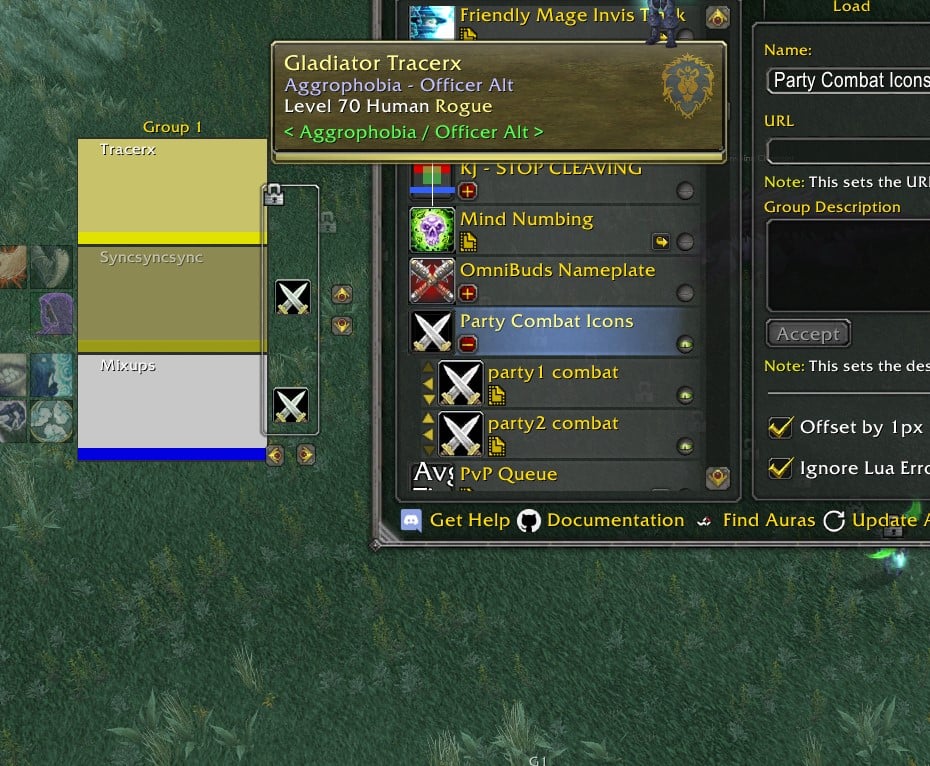Edit the Name field

[x=848, y=81]
